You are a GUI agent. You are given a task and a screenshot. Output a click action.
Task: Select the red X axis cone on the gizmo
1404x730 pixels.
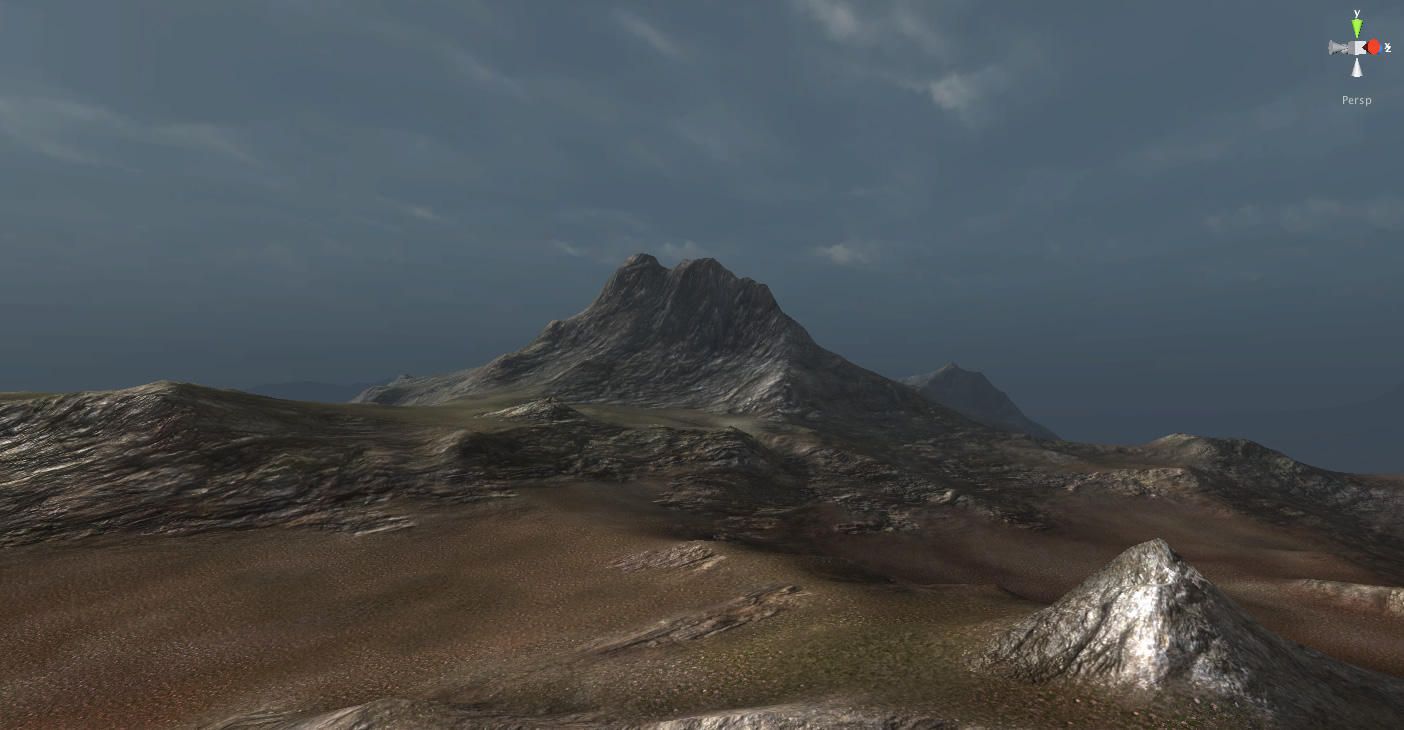(1372, 47)
